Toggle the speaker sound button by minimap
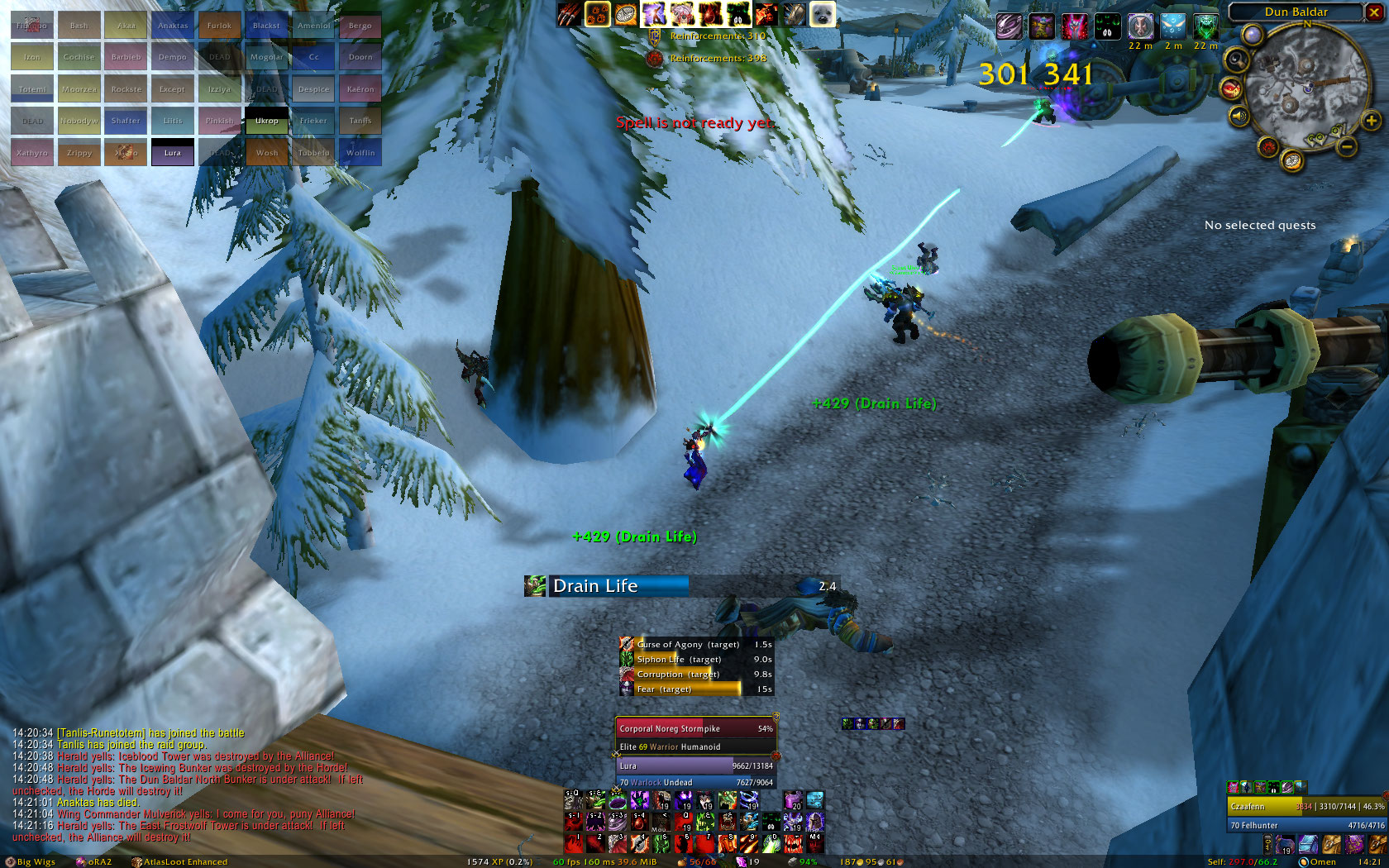 pyautogui.click(x=1239, y=117)
